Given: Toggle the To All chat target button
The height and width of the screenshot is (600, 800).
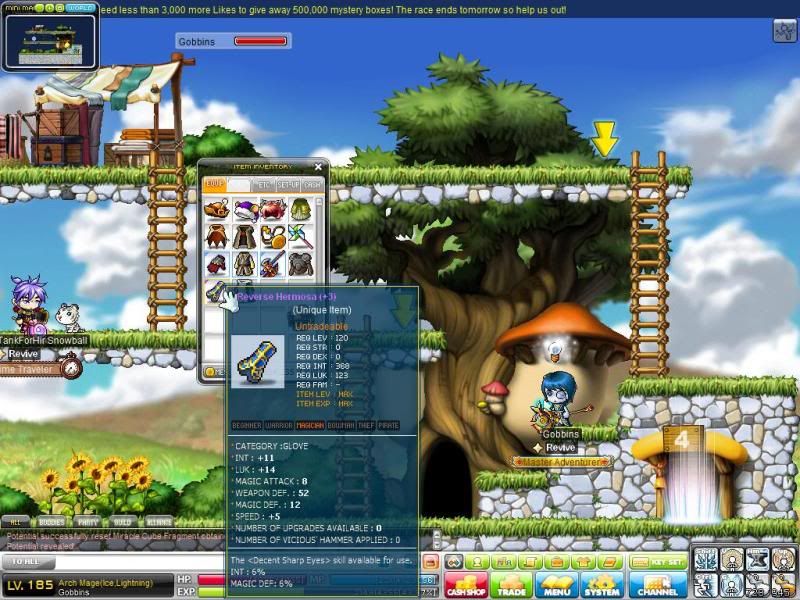Looking at the screenshot, I should pyautogui.click(x=27, y=563).
